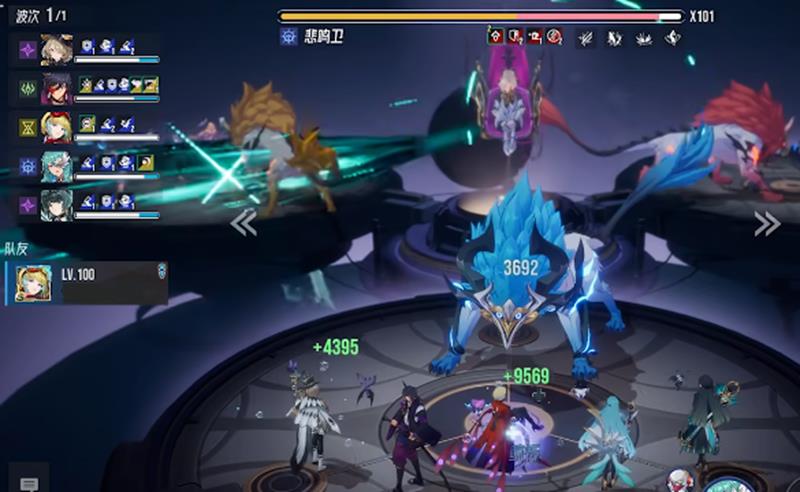Open the chat button in the corner
Screen dimensions: 800x492
[x=29, y=483]
